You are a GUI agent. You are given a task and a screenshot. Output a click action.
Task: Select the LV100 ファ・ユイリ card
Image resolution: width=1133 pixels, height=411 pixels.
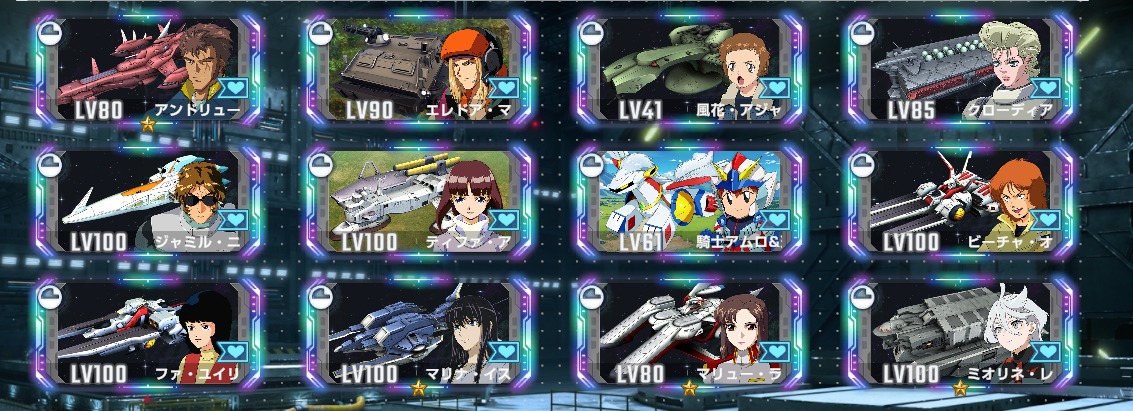coord(148,332)
